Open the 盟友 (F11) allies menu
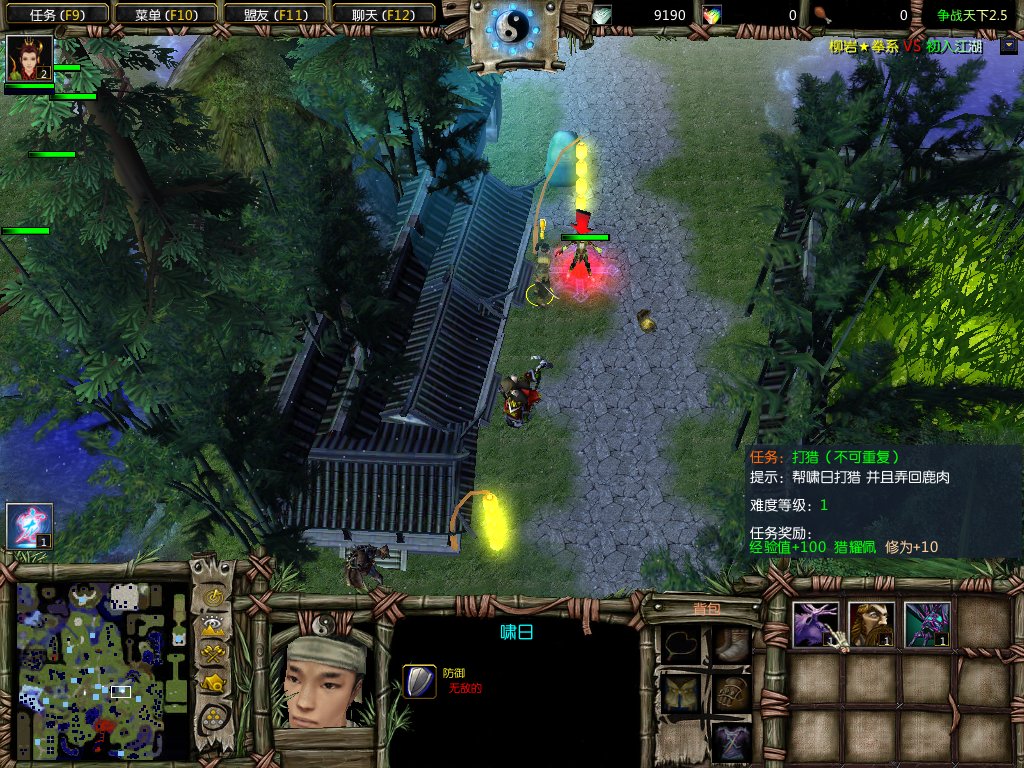Screen dimensions: 1024x768 point(272,15)
